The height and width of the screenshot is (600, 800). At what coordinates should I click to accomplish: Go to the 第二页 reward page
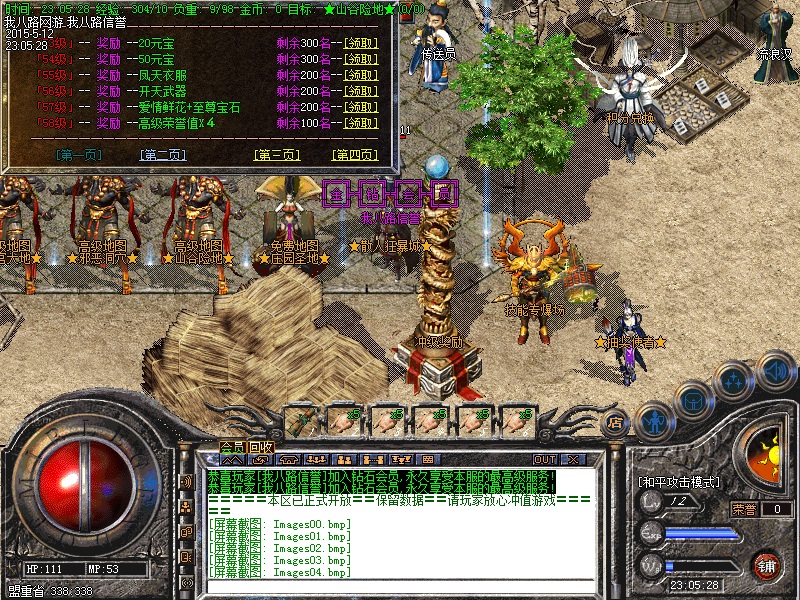click(x=163, y=155)
